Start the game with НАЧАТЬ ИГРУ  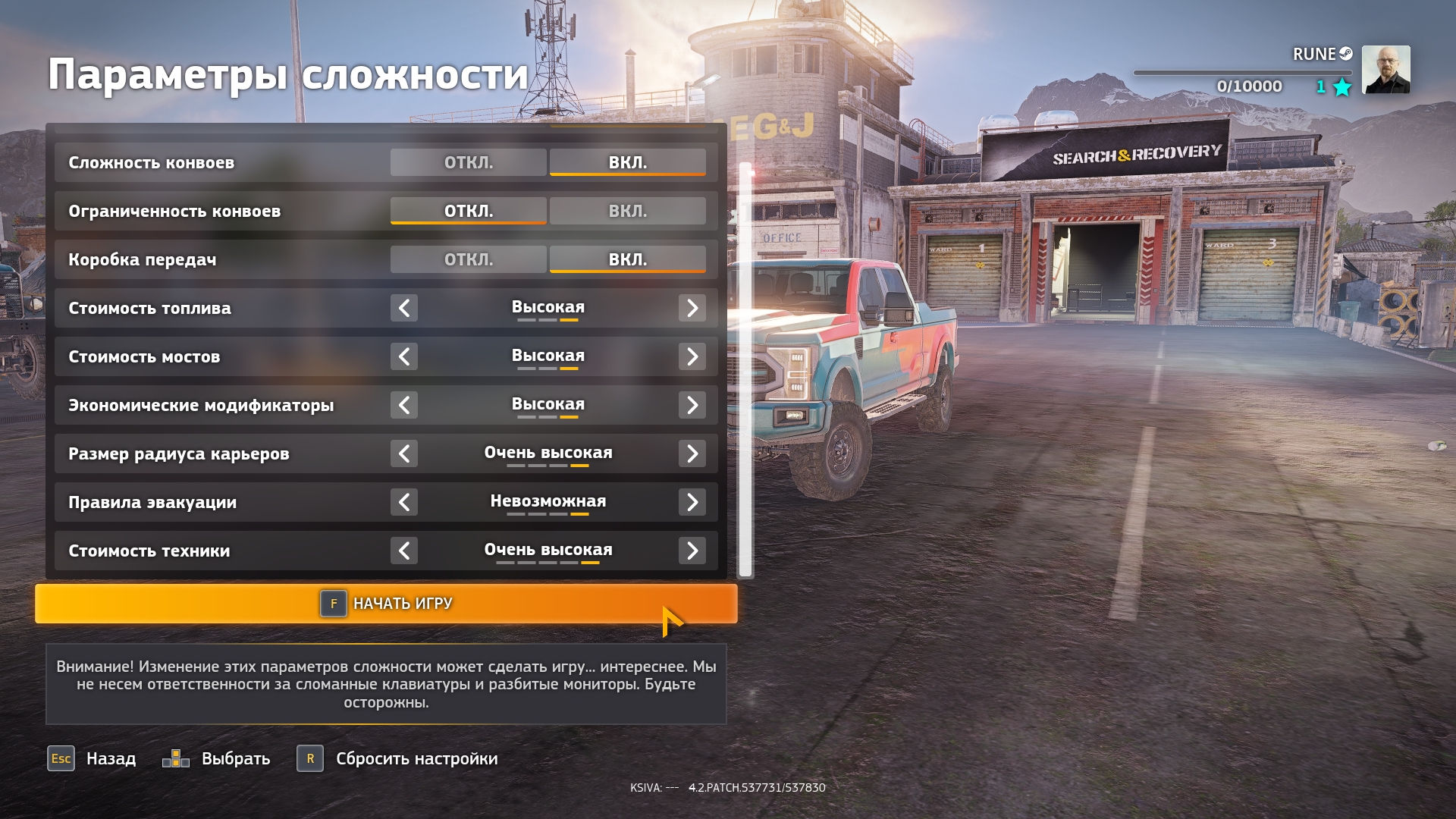(x=386, y=604)
